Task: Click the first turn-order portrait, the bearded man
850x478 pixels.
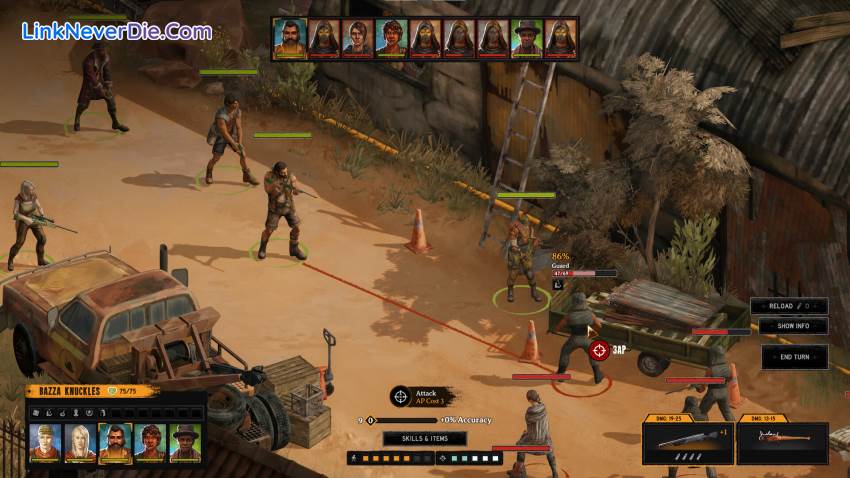Action: tap(290, 39)
